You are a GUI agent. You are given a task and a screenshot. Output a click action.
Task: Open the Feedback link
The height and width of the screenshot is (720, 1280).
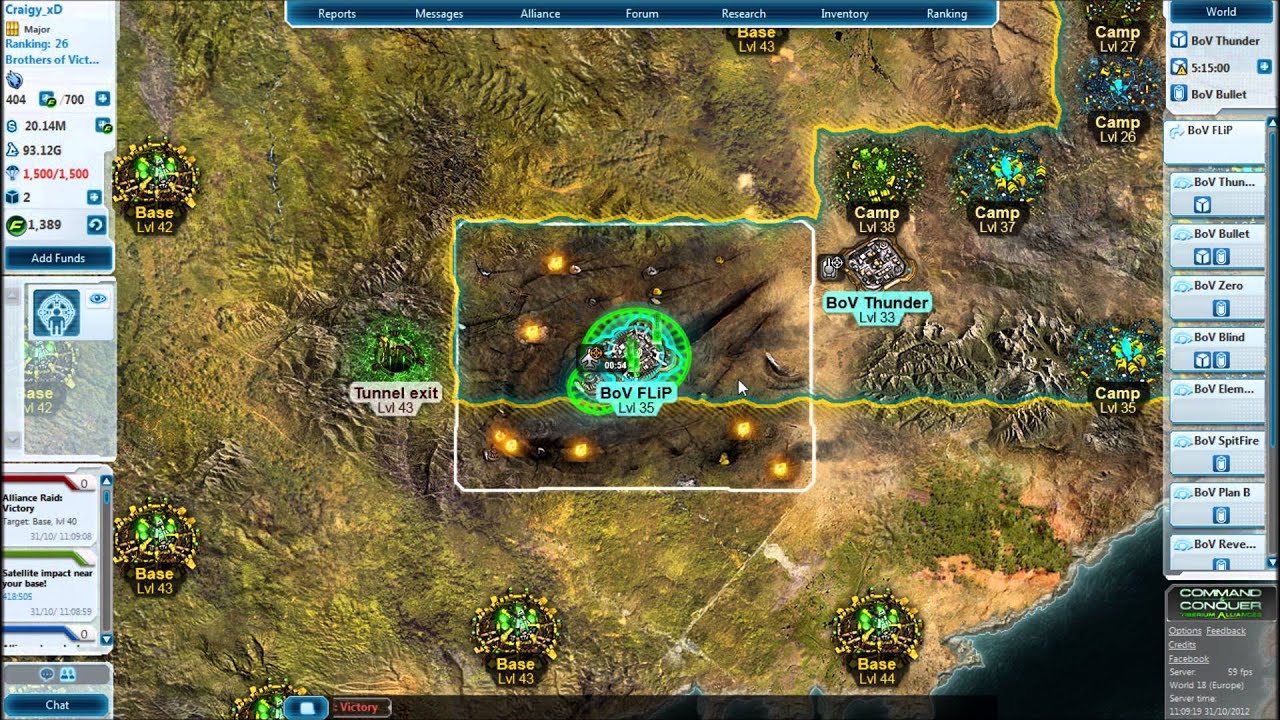[x=1226, y=631]
